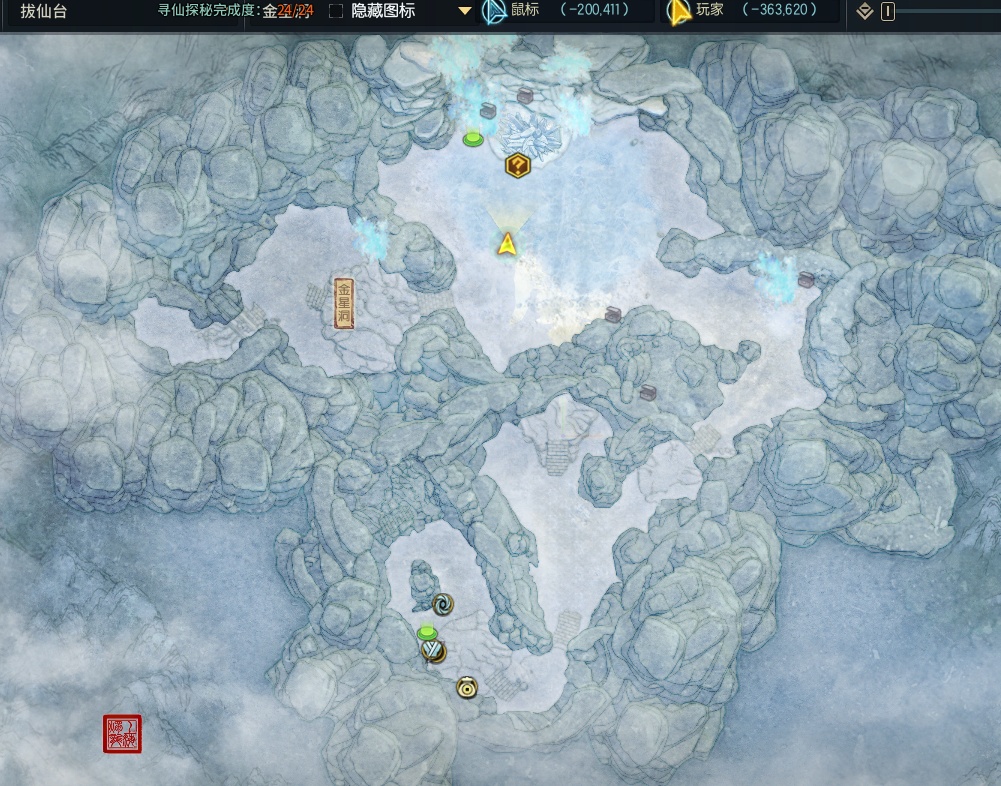
Task: Tick the 隐藏图标 (hide icons) checkbox
Action: [x=336, y=11]
